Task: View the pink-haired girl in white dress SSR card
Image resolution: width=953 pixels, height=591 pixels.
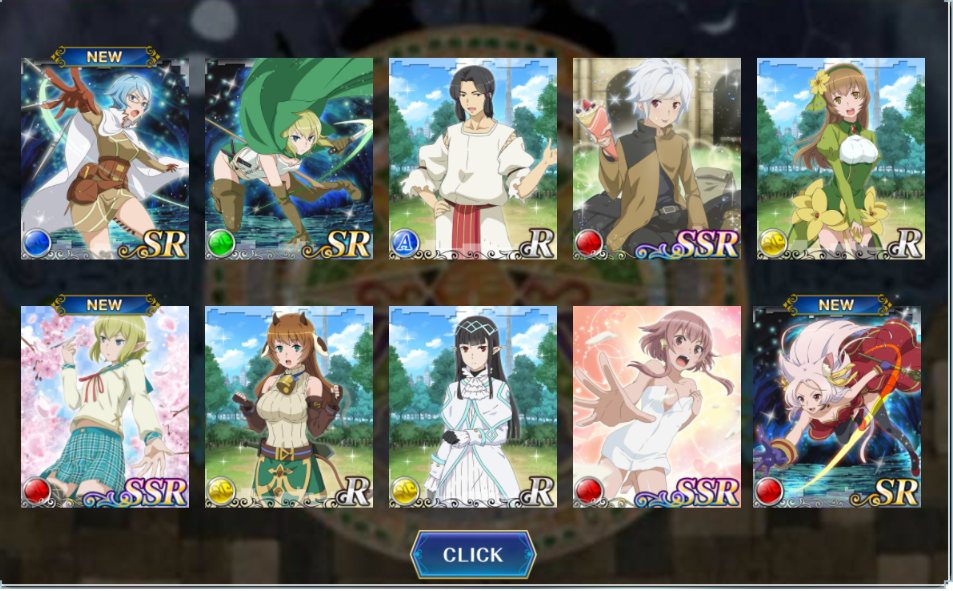Action: click(x=657, y=407)
